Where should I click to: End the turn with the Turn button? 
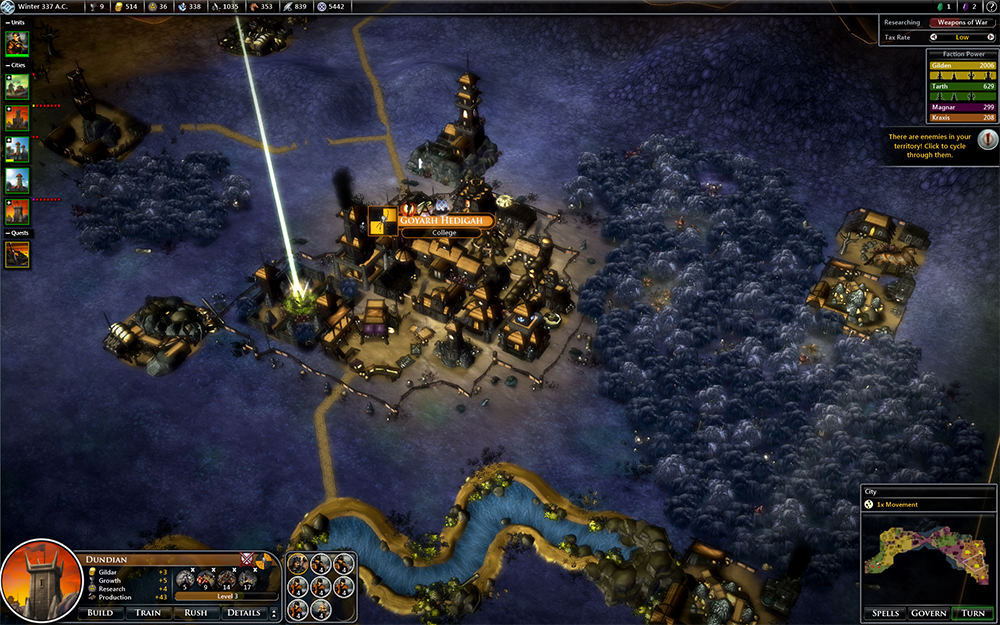tap(973, 613)
